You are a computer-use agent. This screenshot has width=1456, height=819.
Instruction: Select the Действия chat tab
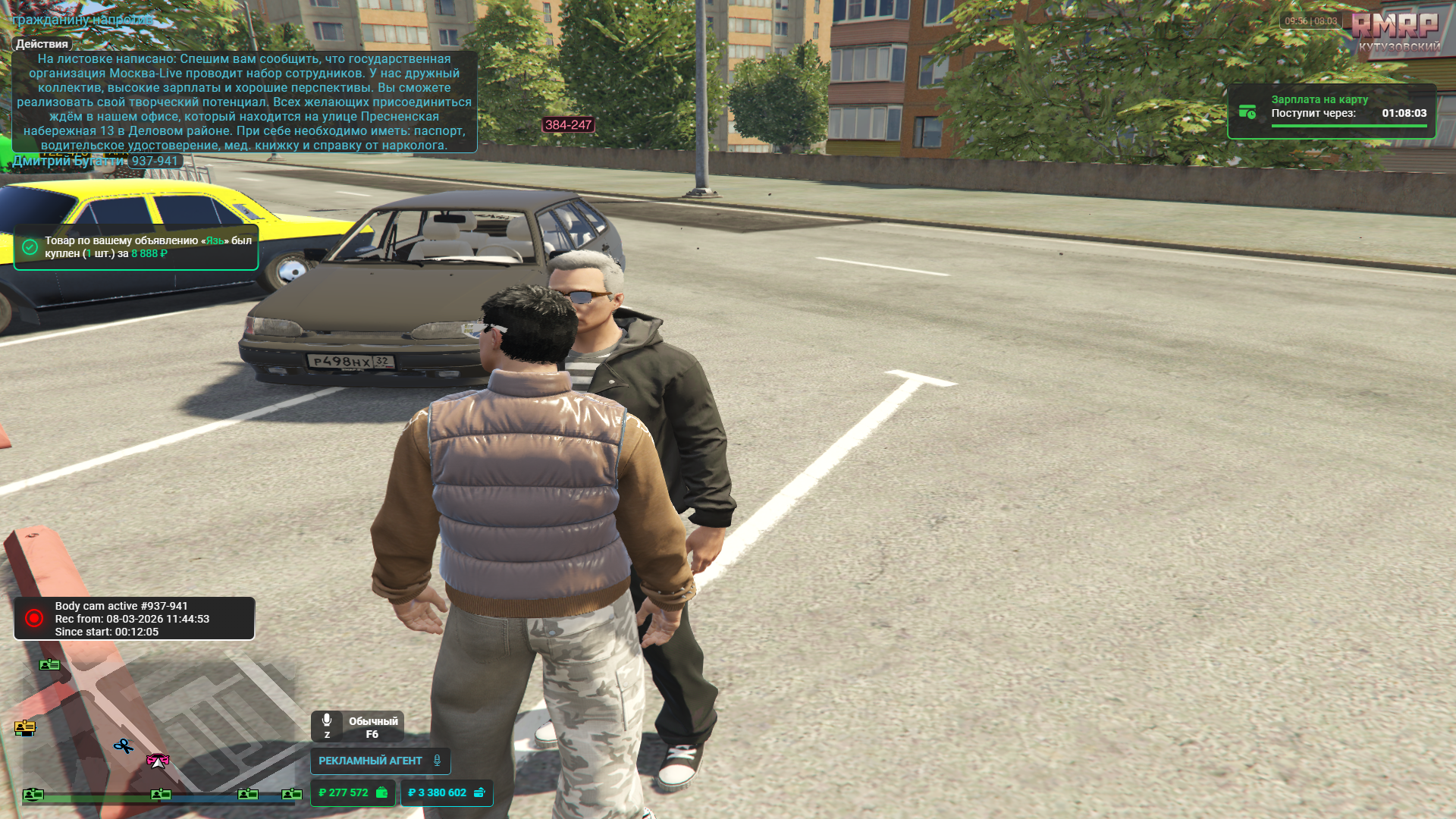point(42,44)
